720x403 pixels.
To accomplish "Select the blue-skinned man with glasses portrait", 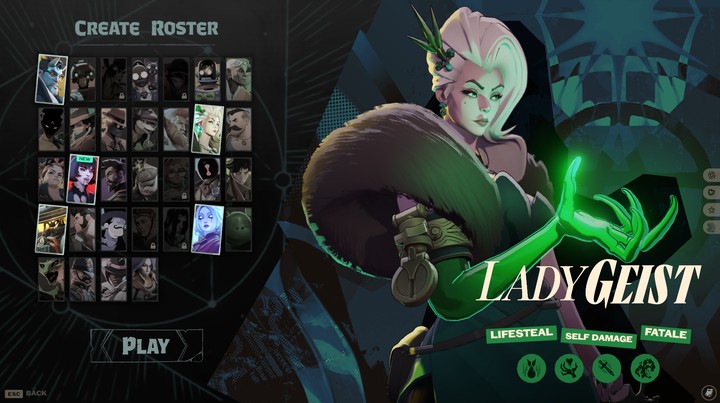I will pyautogui.click(x=52, y=79).
